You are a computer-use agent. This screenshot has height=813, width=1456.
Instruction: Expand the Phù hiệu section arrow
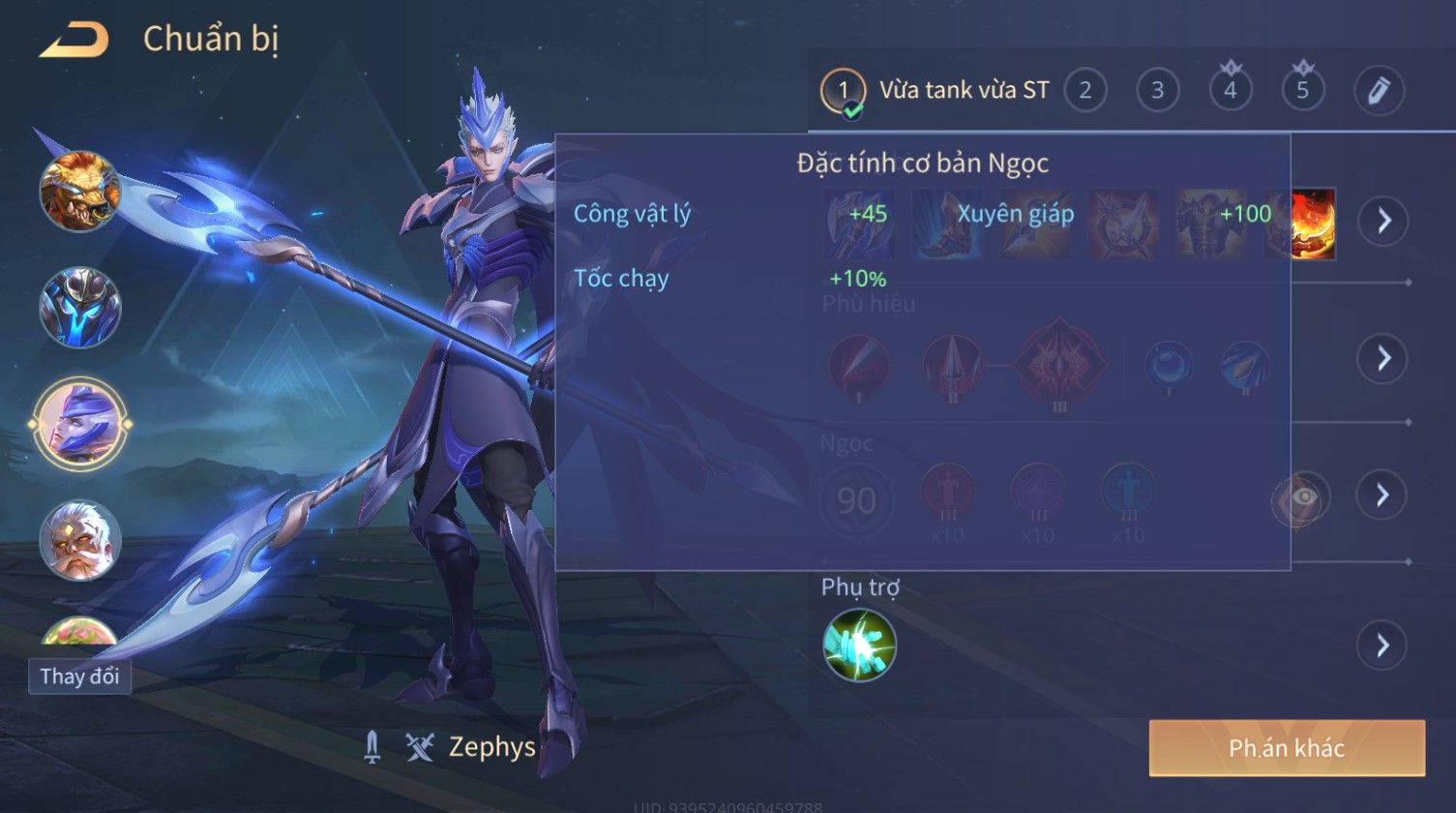[1382, 358]
